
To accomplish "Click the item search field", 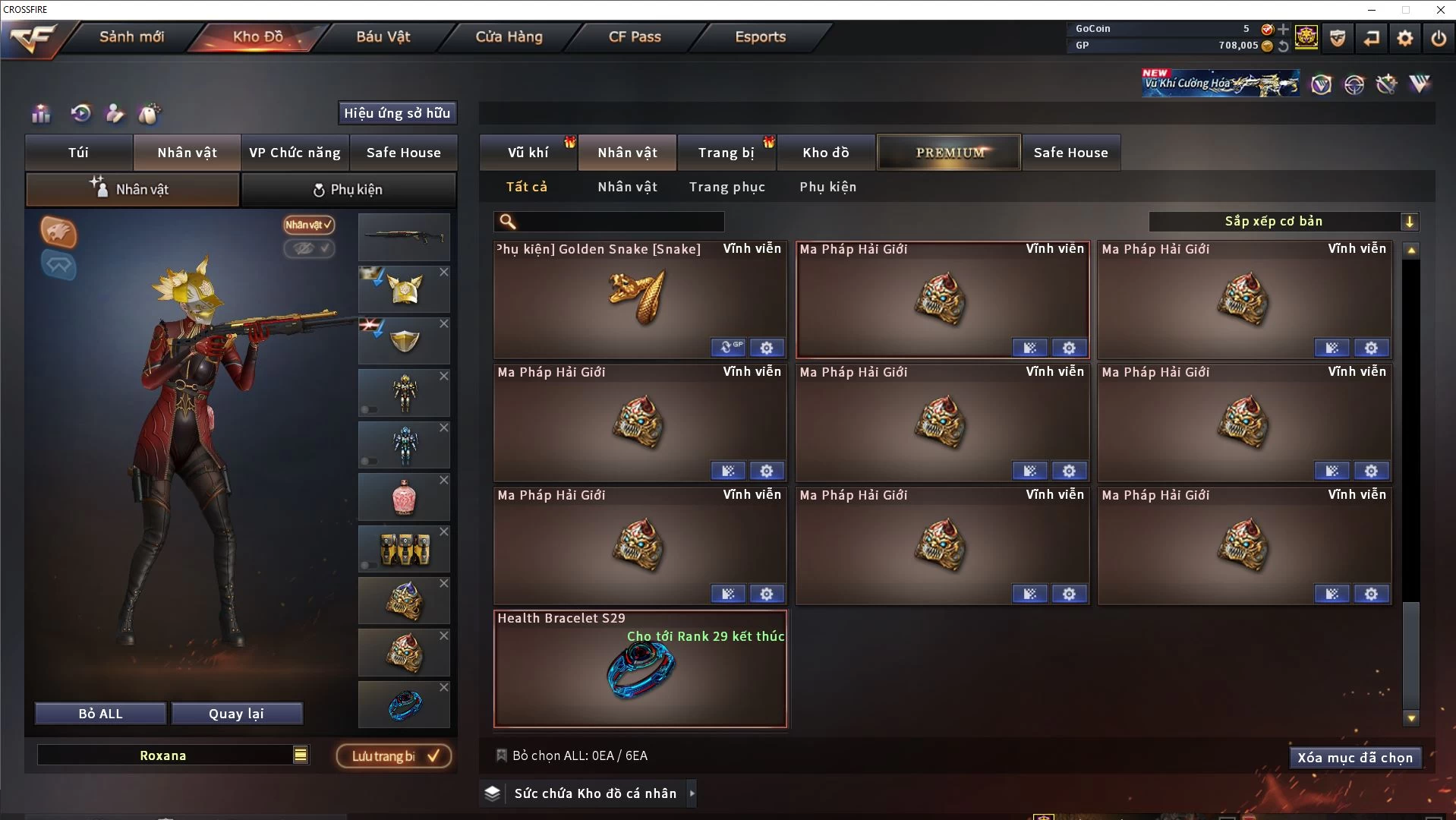I will pyautogui.click(x=619, y=222).
